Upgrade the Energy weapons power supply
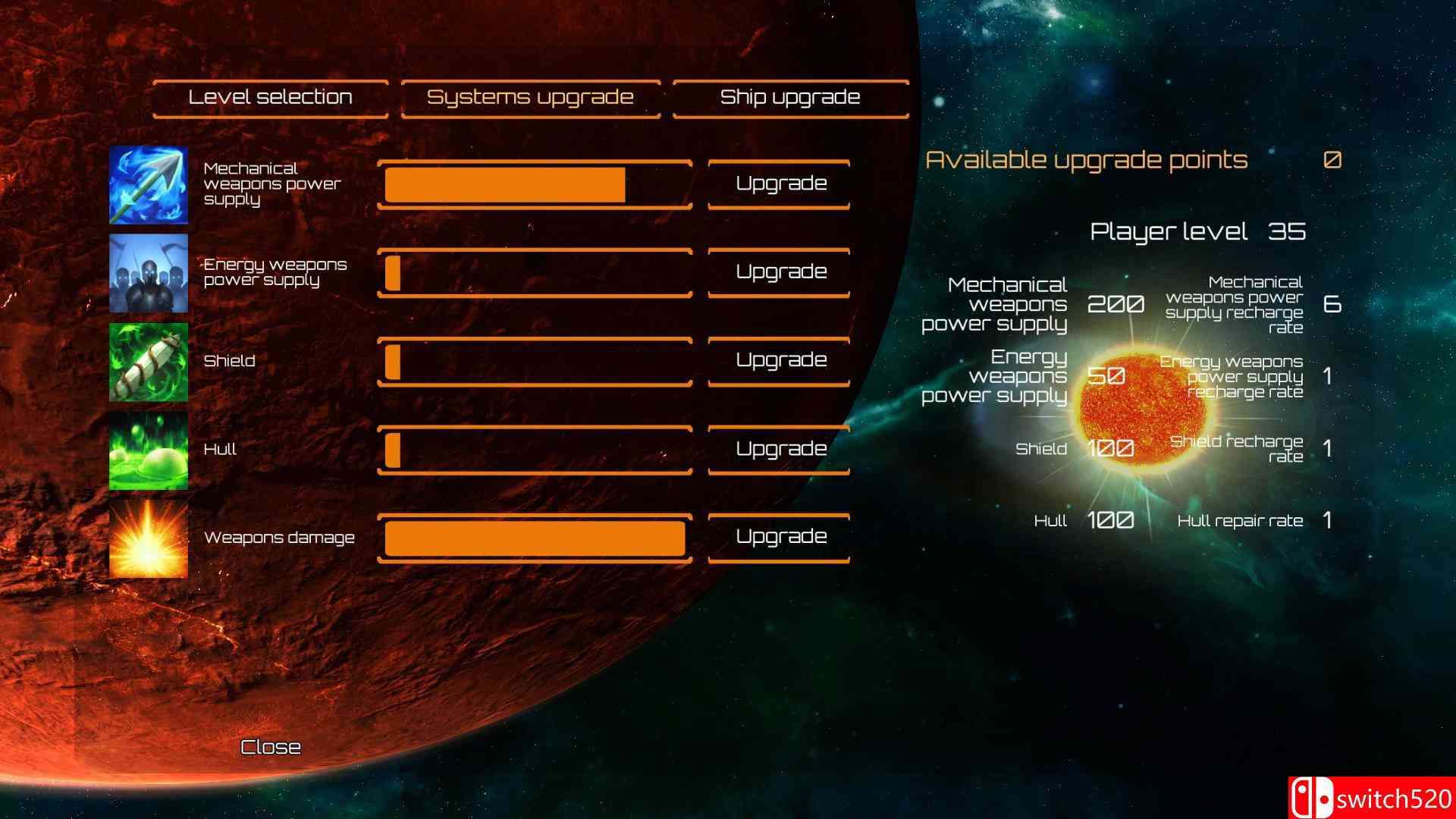 click(778, 271)
